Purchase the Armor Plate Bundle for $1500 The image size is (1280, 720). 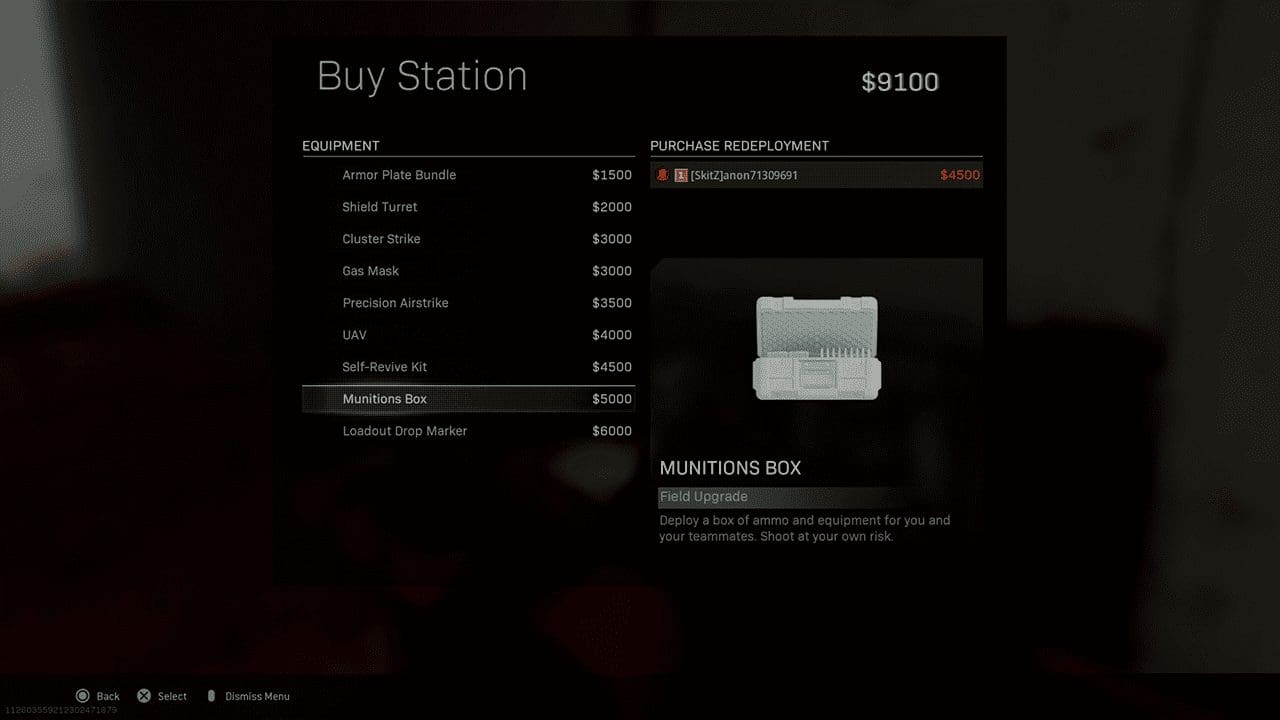click(x=468, y=175)
